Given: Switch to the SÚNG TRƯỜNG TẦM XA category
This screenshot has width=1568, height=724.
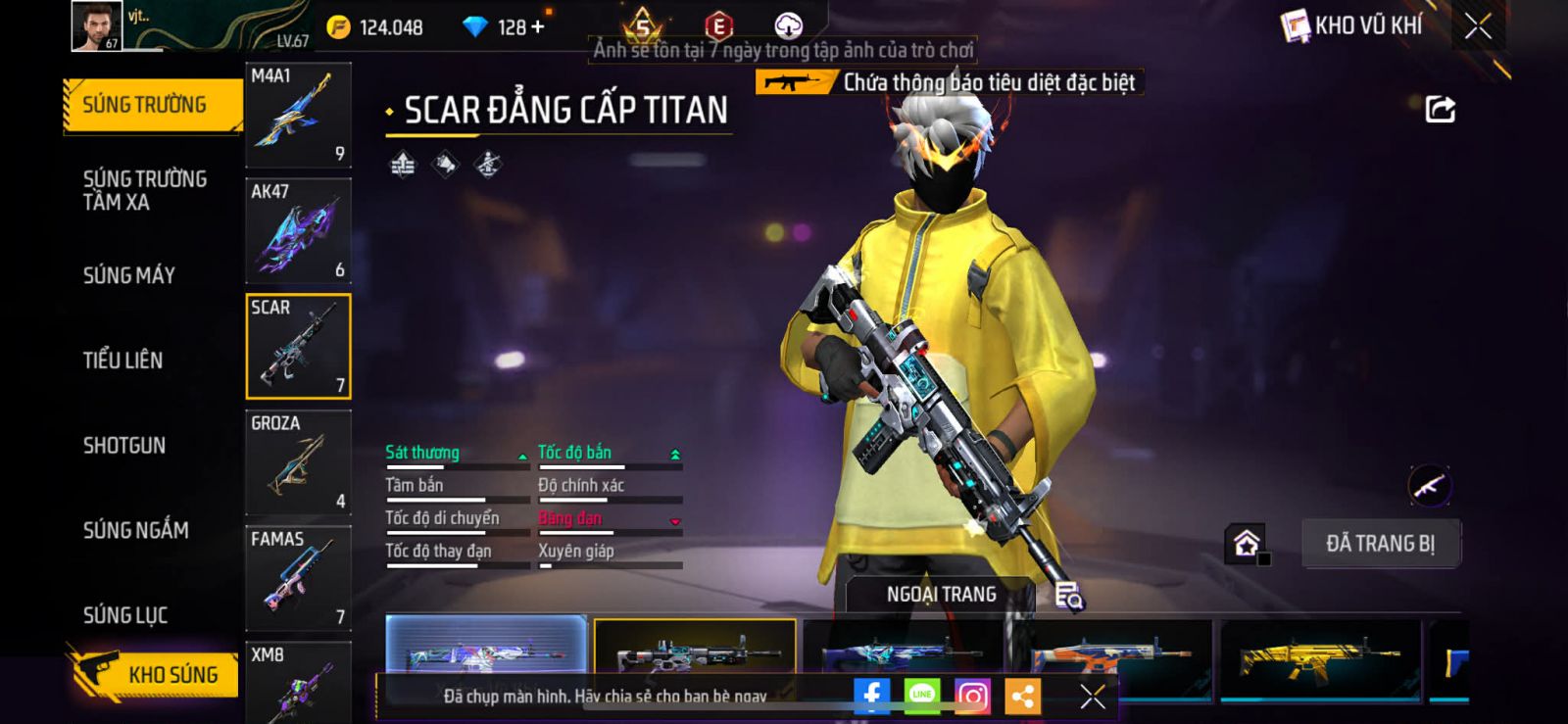Looking at the screenshot, I should point(144,190).
